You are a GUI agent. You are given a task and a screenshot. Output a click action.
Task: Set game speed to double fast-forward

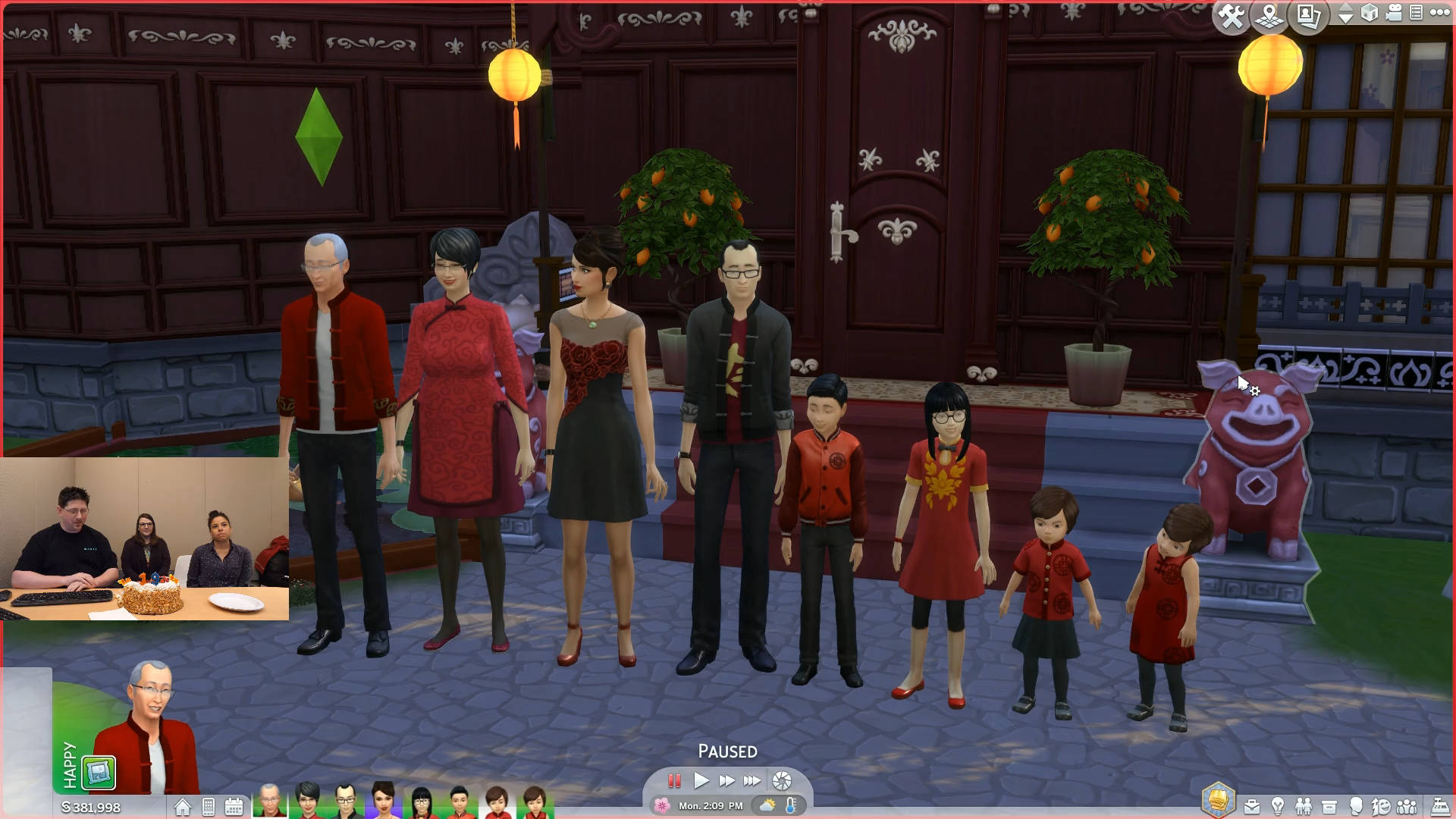tap(726, 780)
